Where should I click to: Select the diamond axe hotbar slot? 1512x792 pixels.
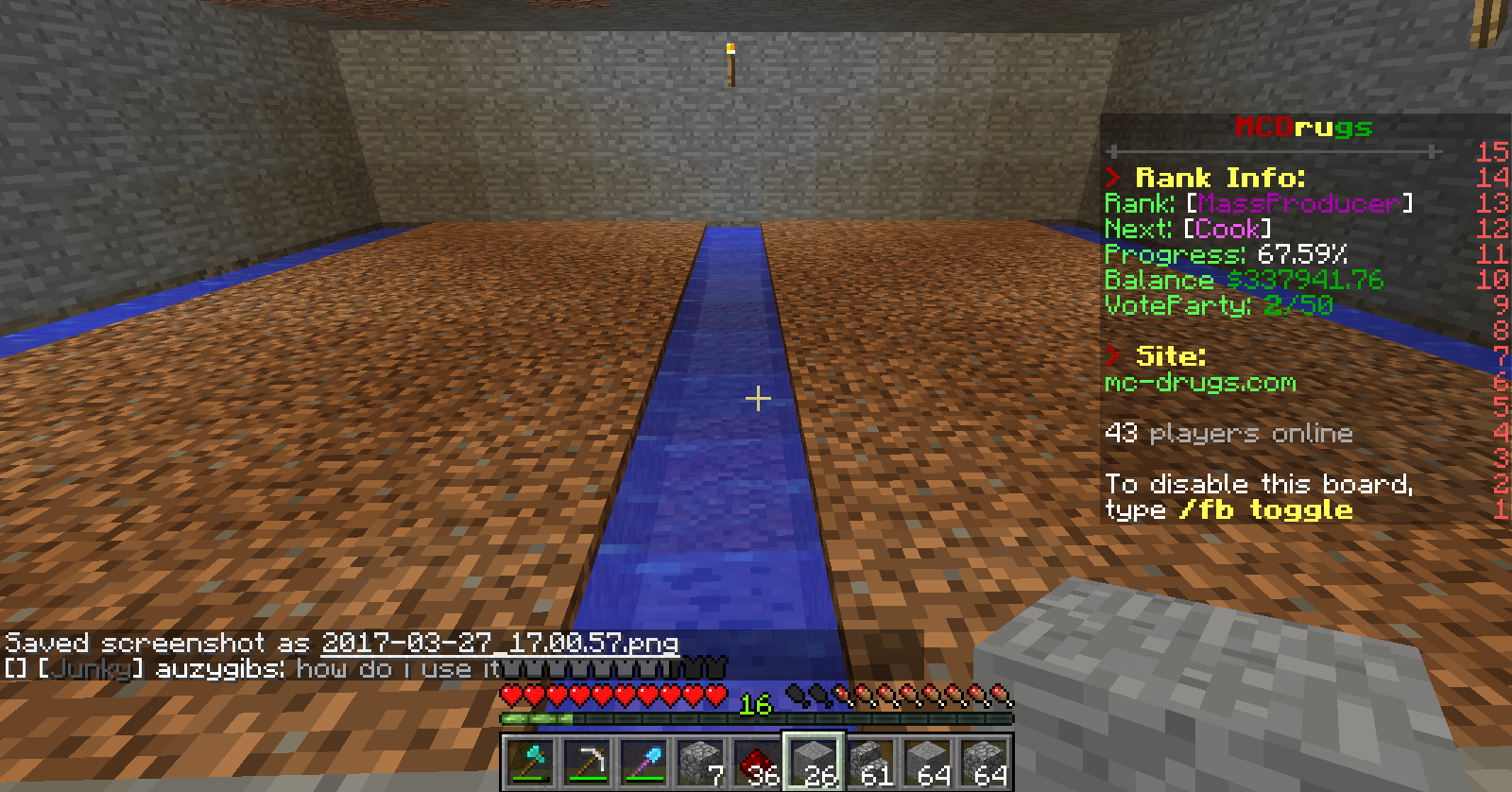click(x=530, y=762)
